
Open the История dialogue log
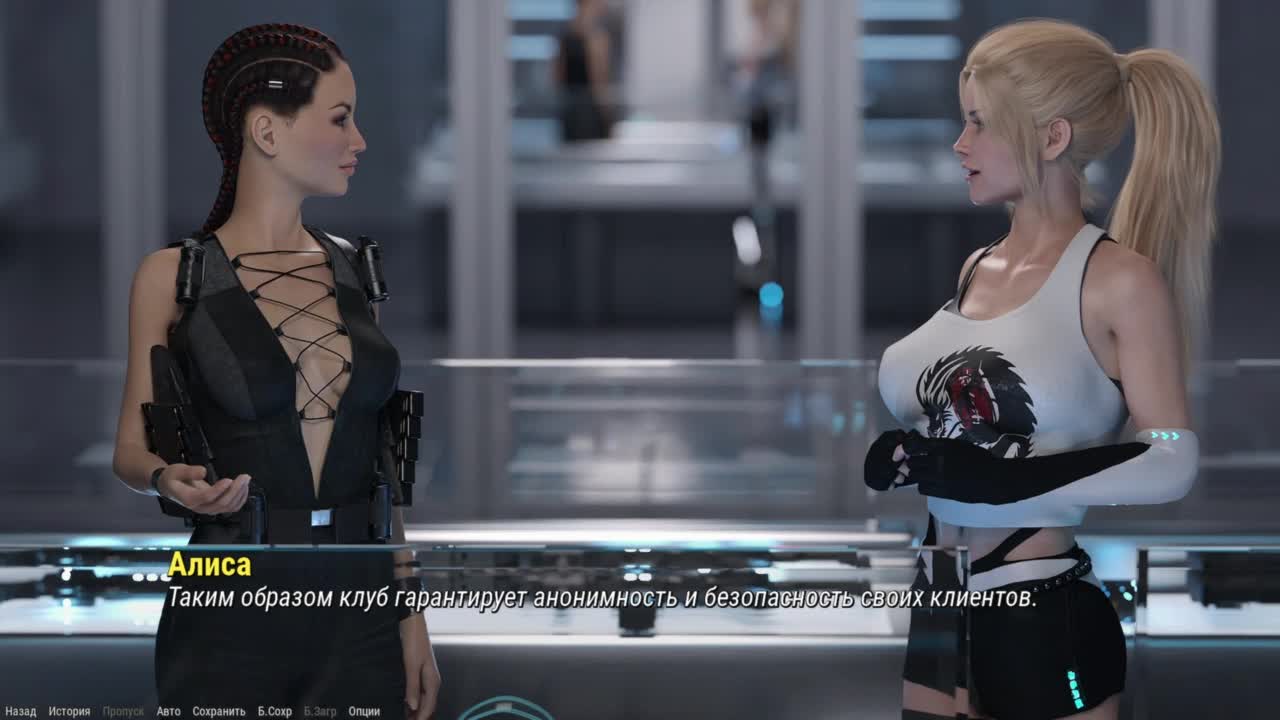point(69,711)
